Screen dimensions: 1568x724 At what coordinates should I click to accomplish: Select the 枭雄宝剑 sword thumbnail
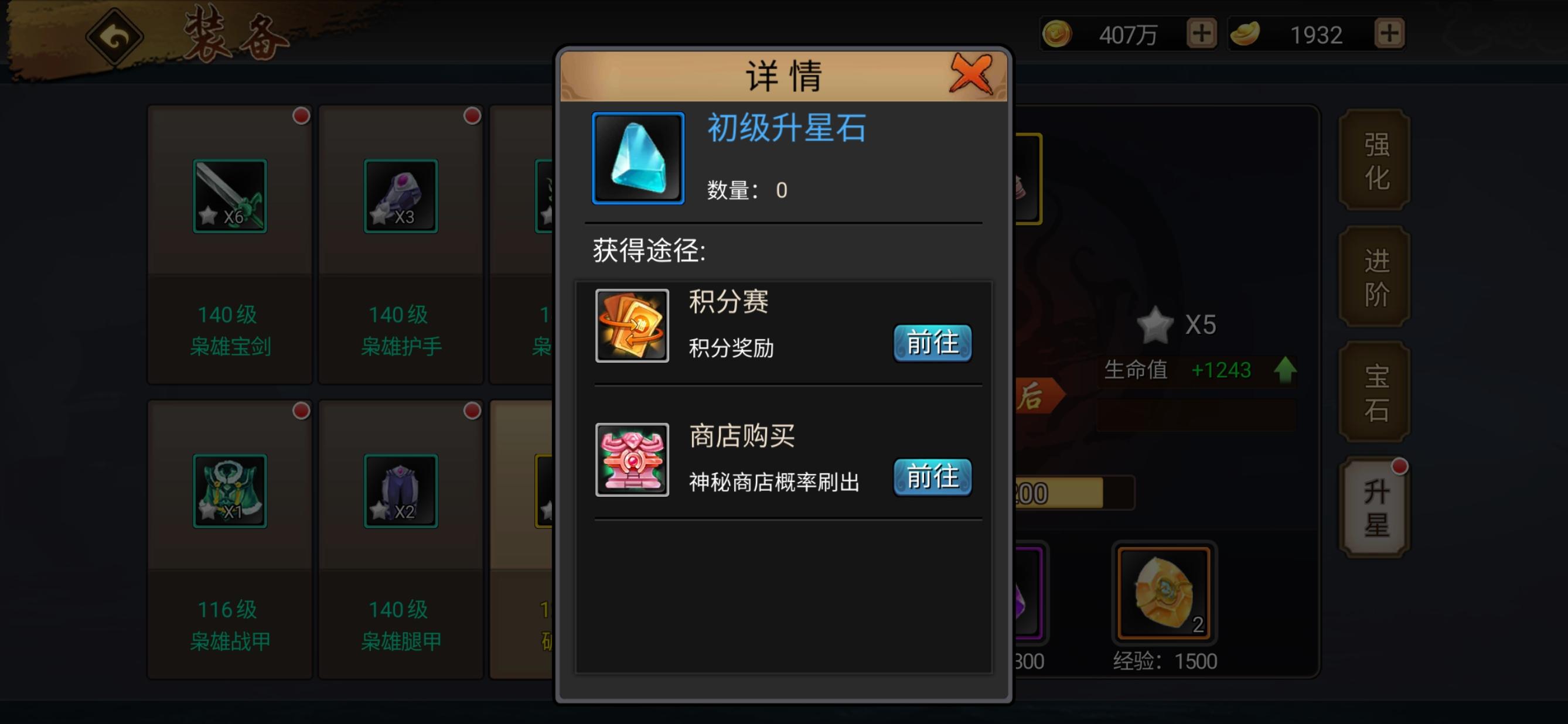pyautogui.click(x=230, y=194)
